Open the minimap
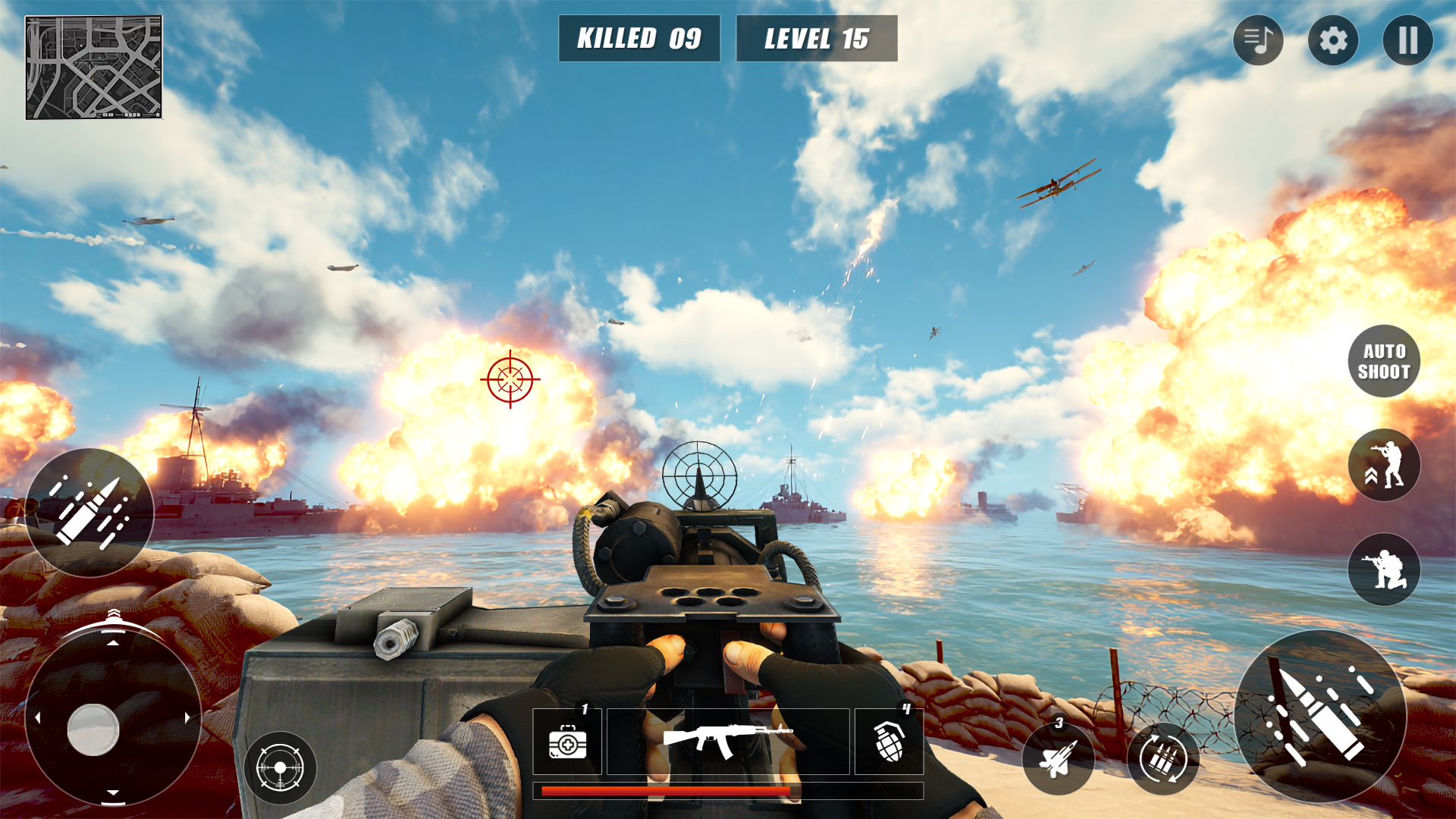This screenshot has width=1456, height=819. 94,67
